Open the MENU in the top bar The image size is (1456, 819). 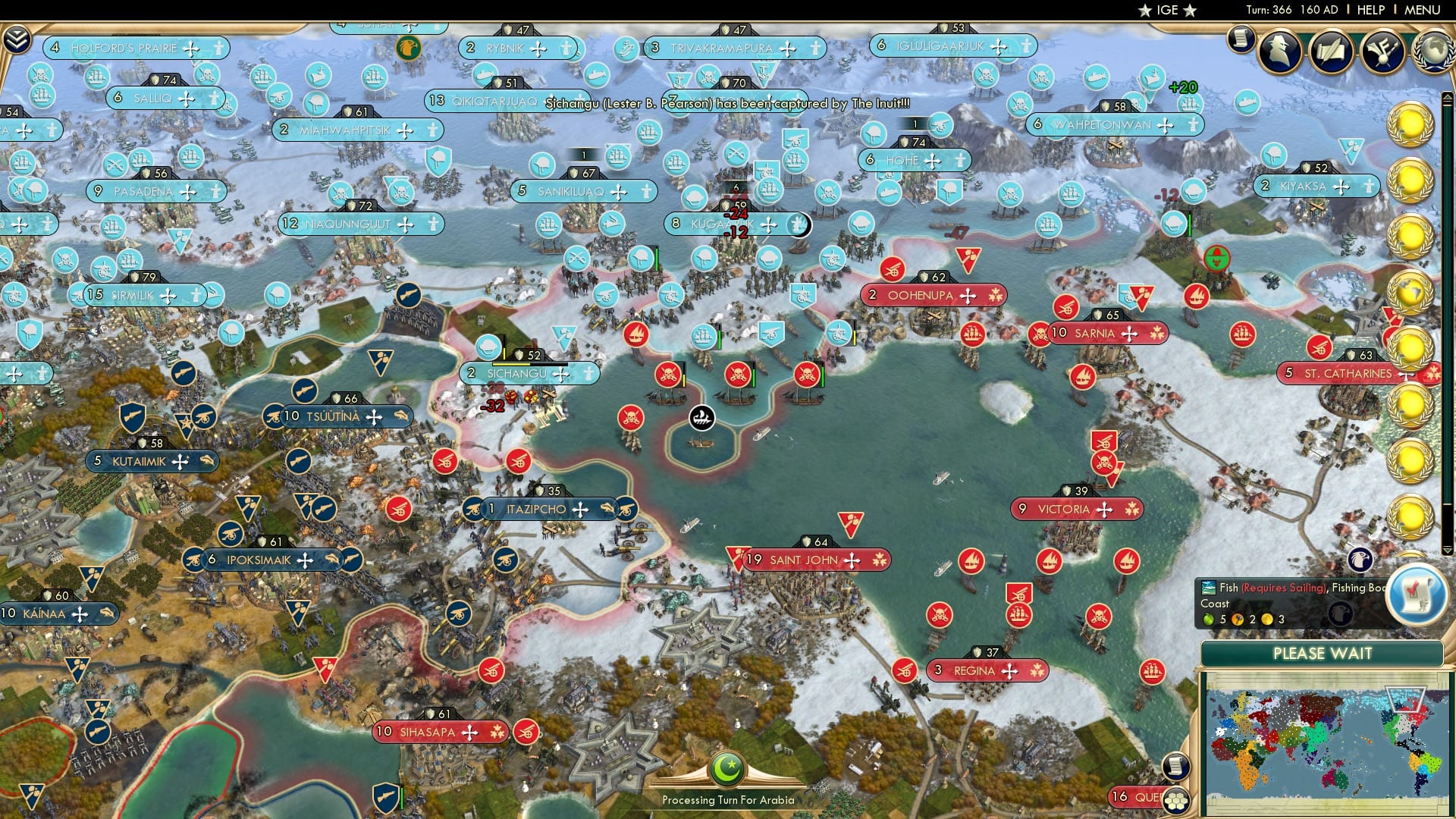(1424, 10)
